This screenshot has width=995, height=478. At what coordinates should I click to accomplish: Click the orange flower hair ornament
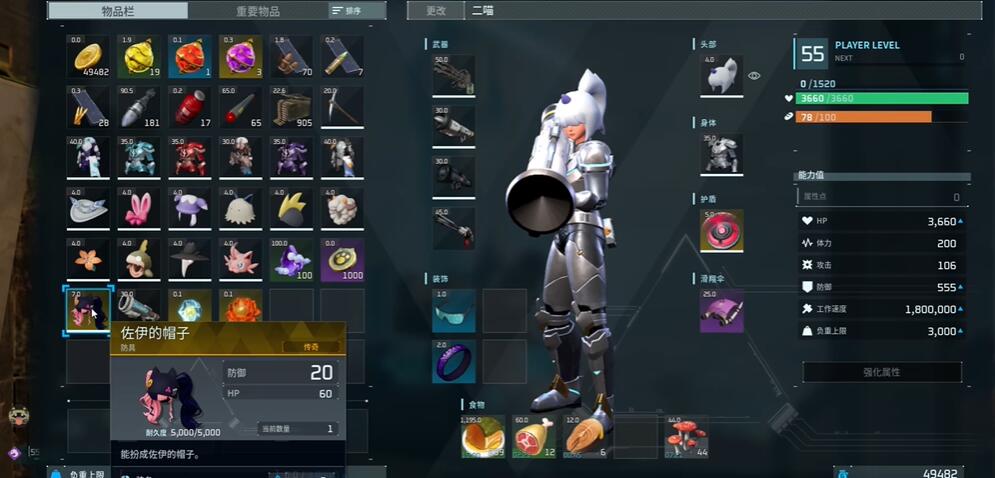[x=88, y=260]
